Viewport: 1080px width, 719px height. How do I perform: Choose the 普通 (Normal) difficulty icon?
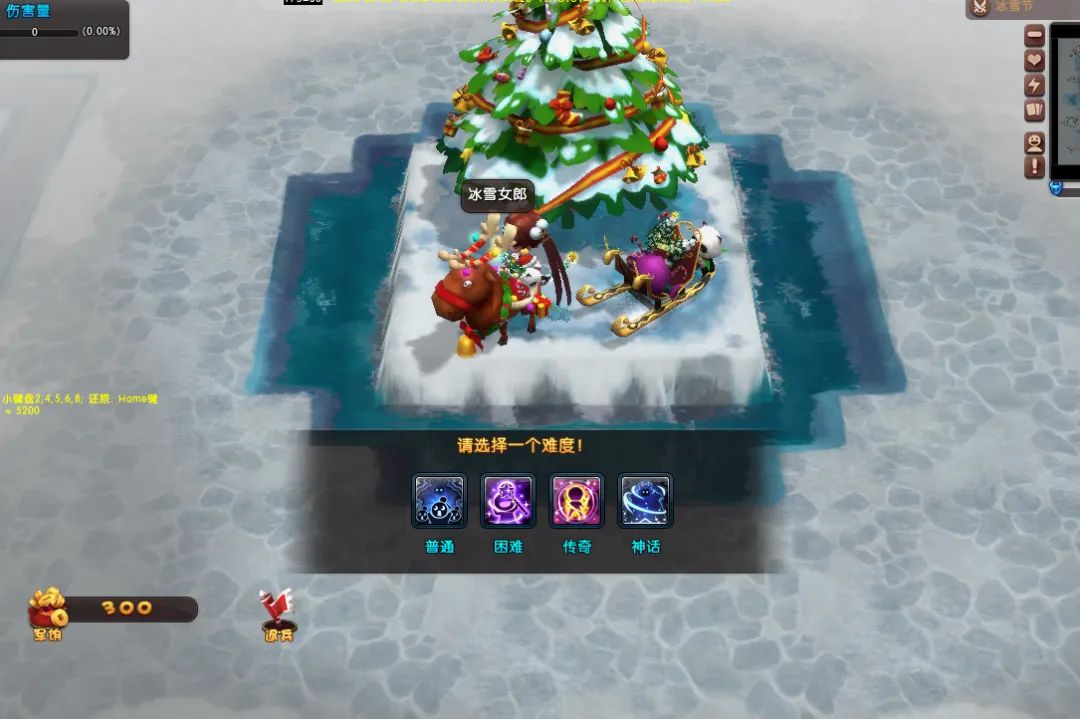439,501
